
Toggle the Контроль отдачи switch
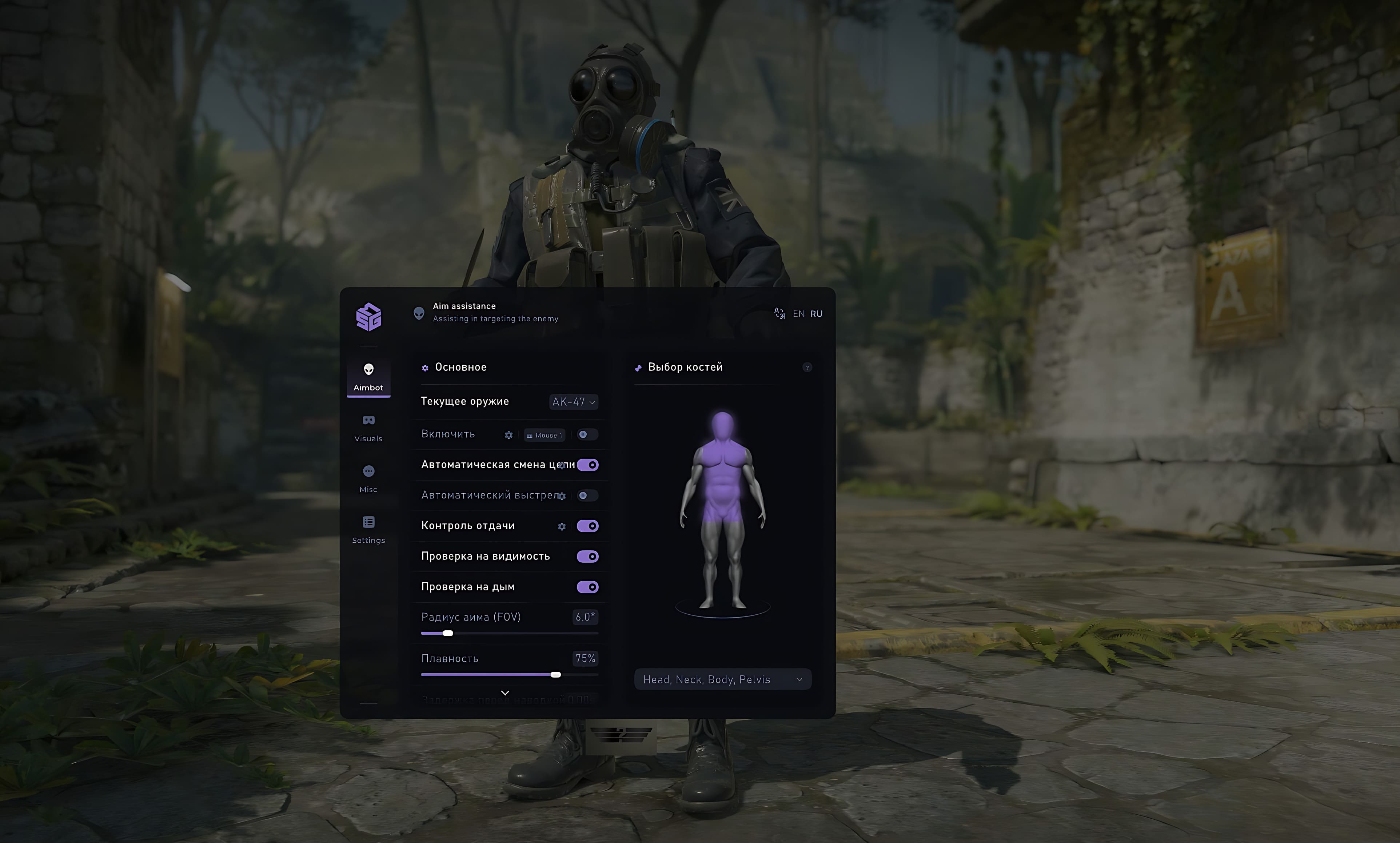pos(587,526)
